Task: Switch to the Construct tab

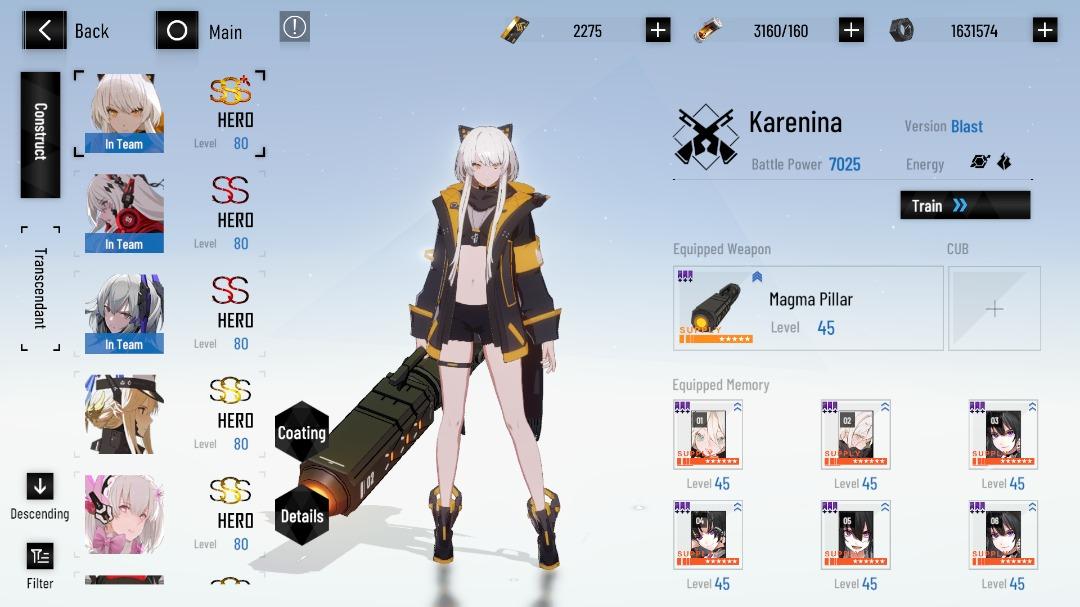Action: [40, 134]
